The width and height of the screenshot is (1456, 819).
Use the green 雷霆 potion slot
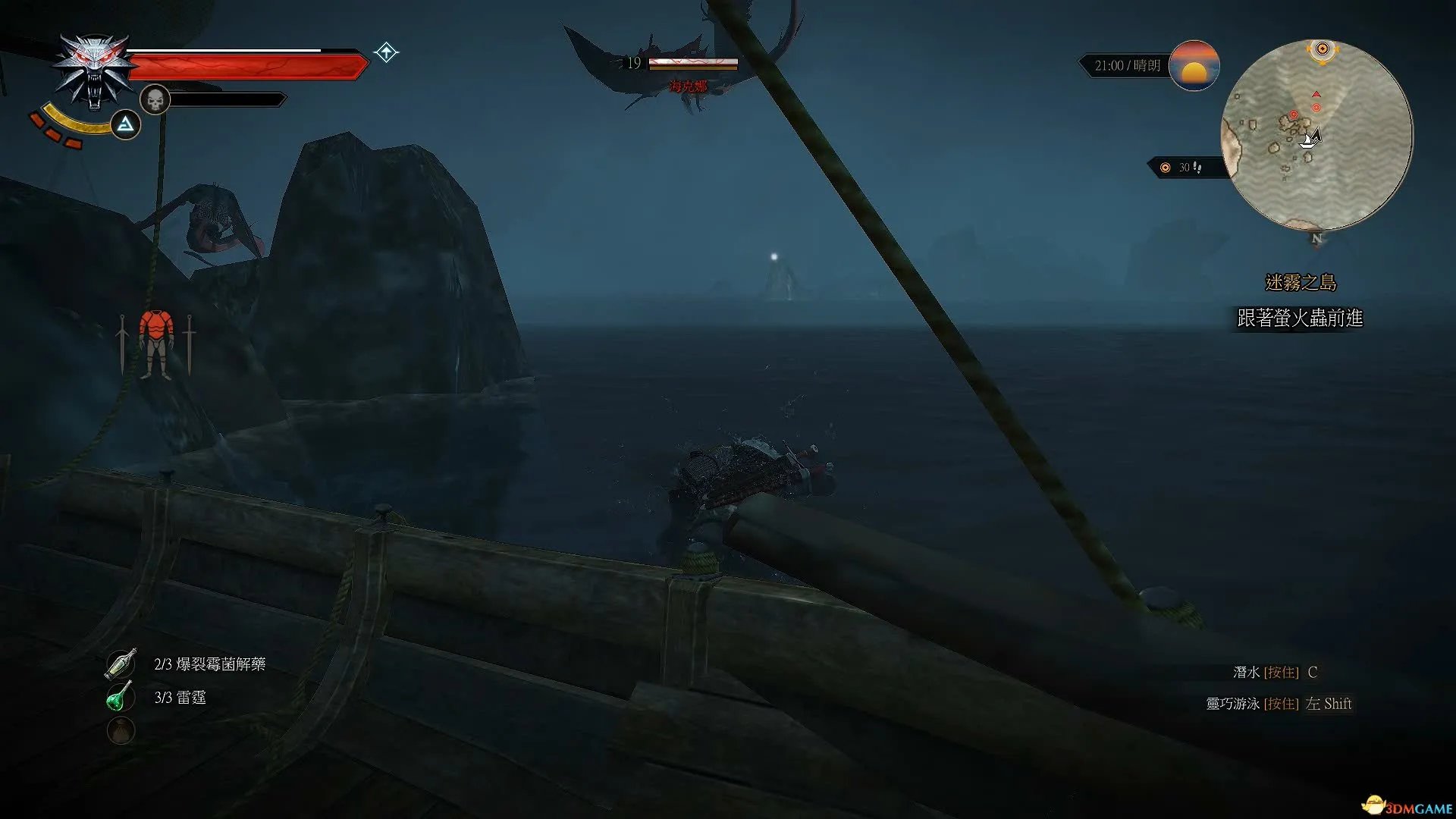click(121, 697)
